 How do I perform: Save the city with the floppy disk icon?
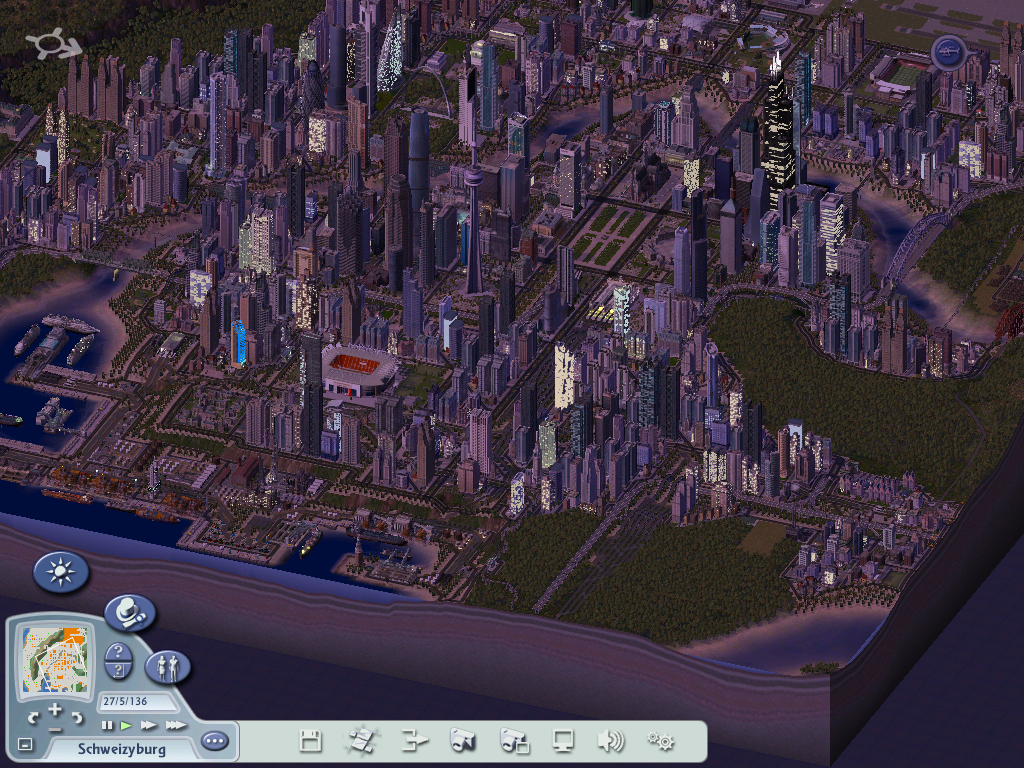click(310, 741)
